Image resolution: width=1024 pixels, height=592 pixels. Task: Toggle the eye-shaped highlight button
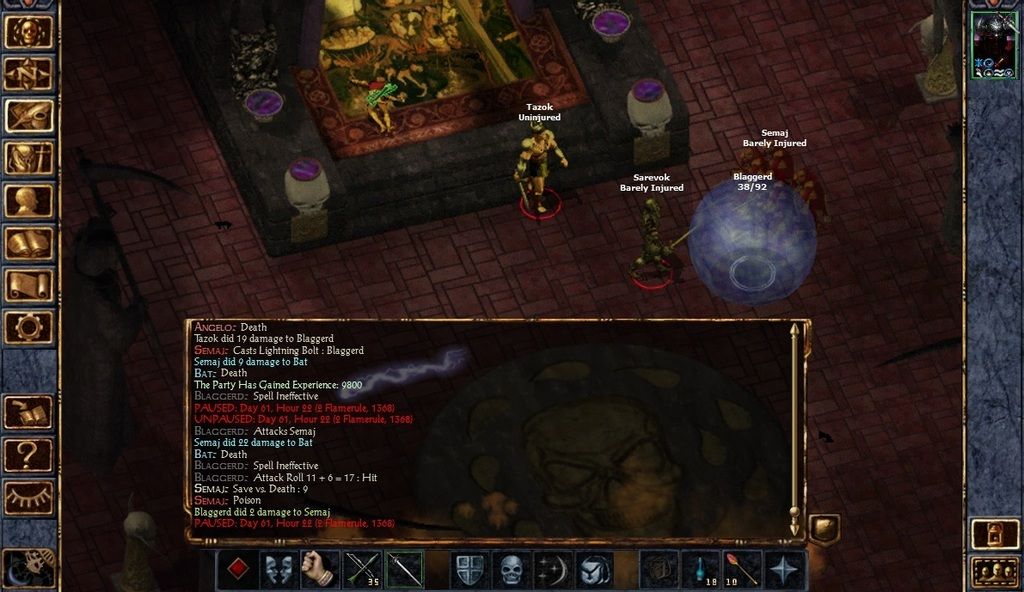29,497
